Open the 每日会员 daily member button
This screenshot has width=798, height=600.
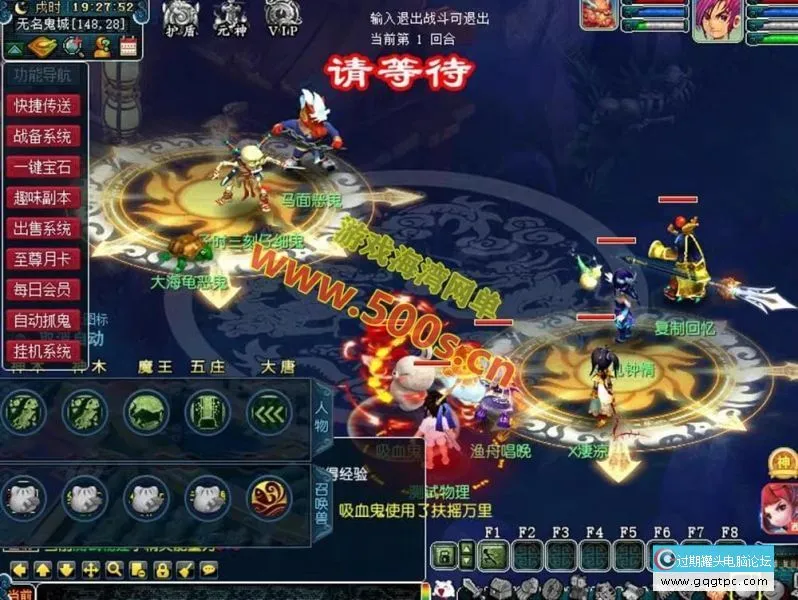(x=42, y=290)
